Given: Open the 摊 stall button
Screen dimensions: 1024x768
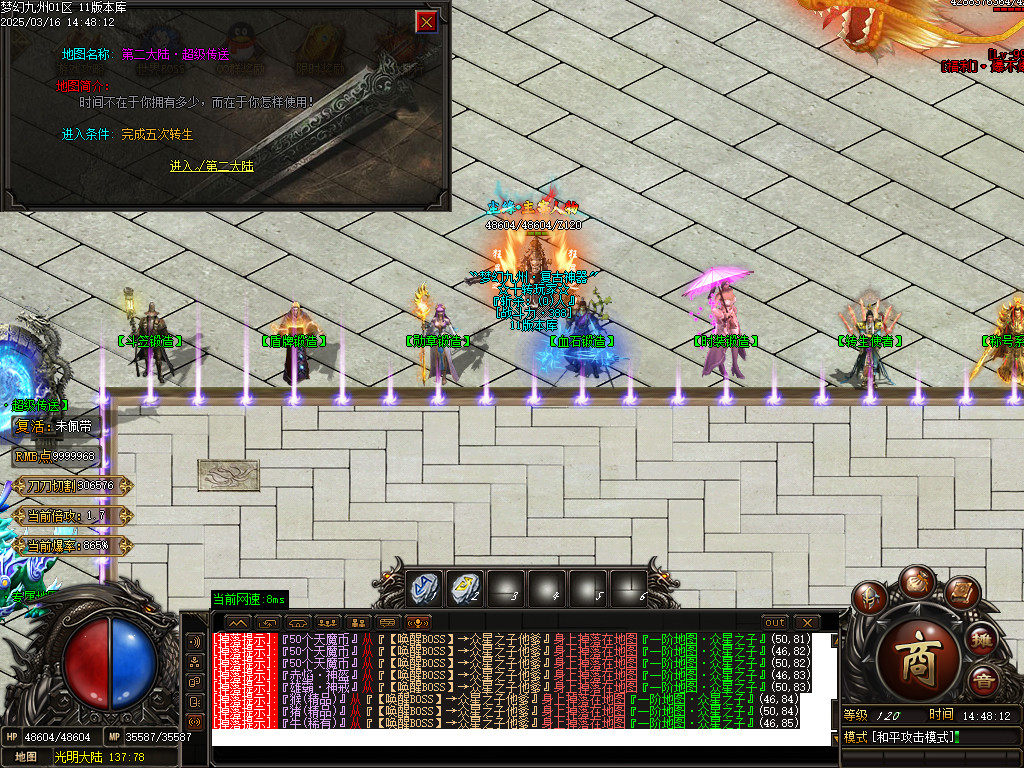Looking at the screenshot, I should pos(982,638).
